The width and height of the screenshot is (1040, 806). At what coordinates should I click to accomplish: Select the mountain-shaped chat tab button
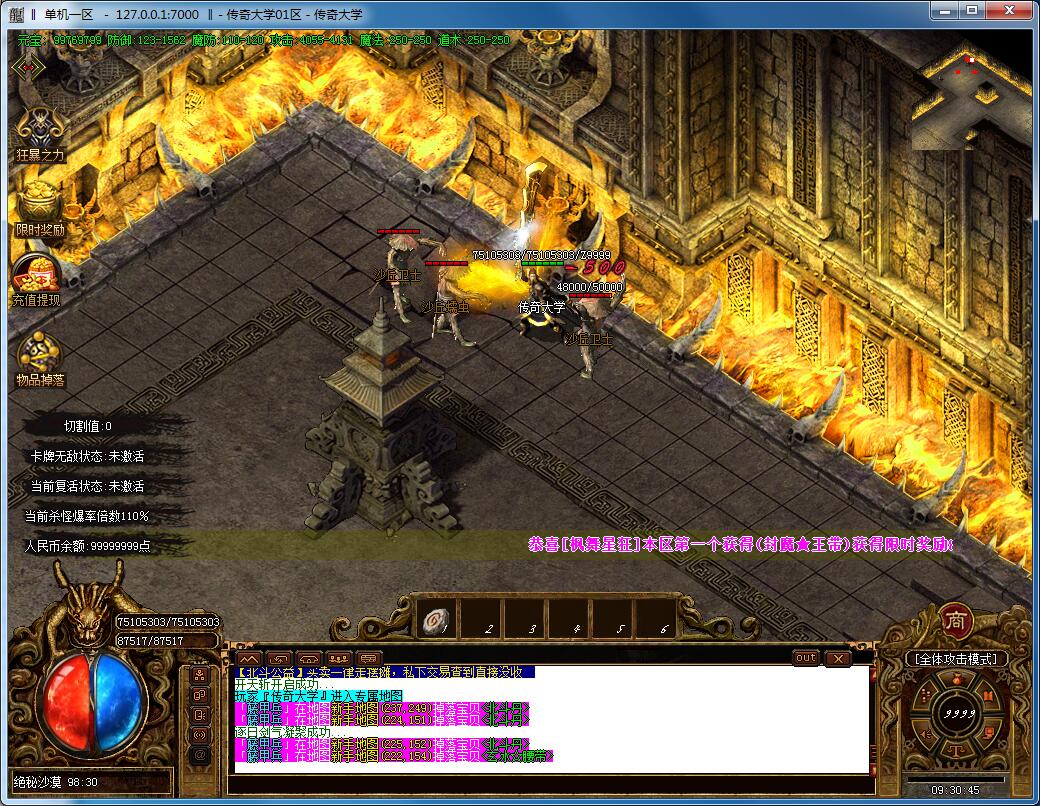tap(248, 658)
